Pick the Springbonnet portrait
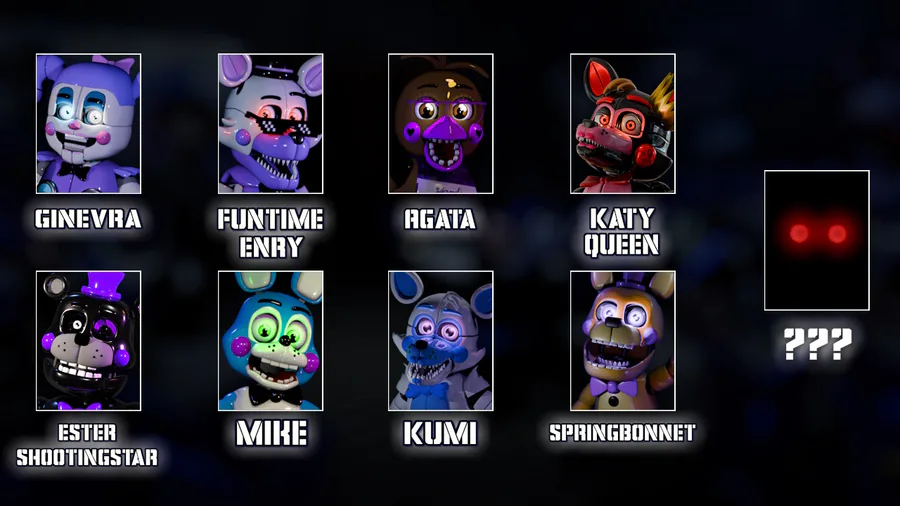 click(622, 340)
